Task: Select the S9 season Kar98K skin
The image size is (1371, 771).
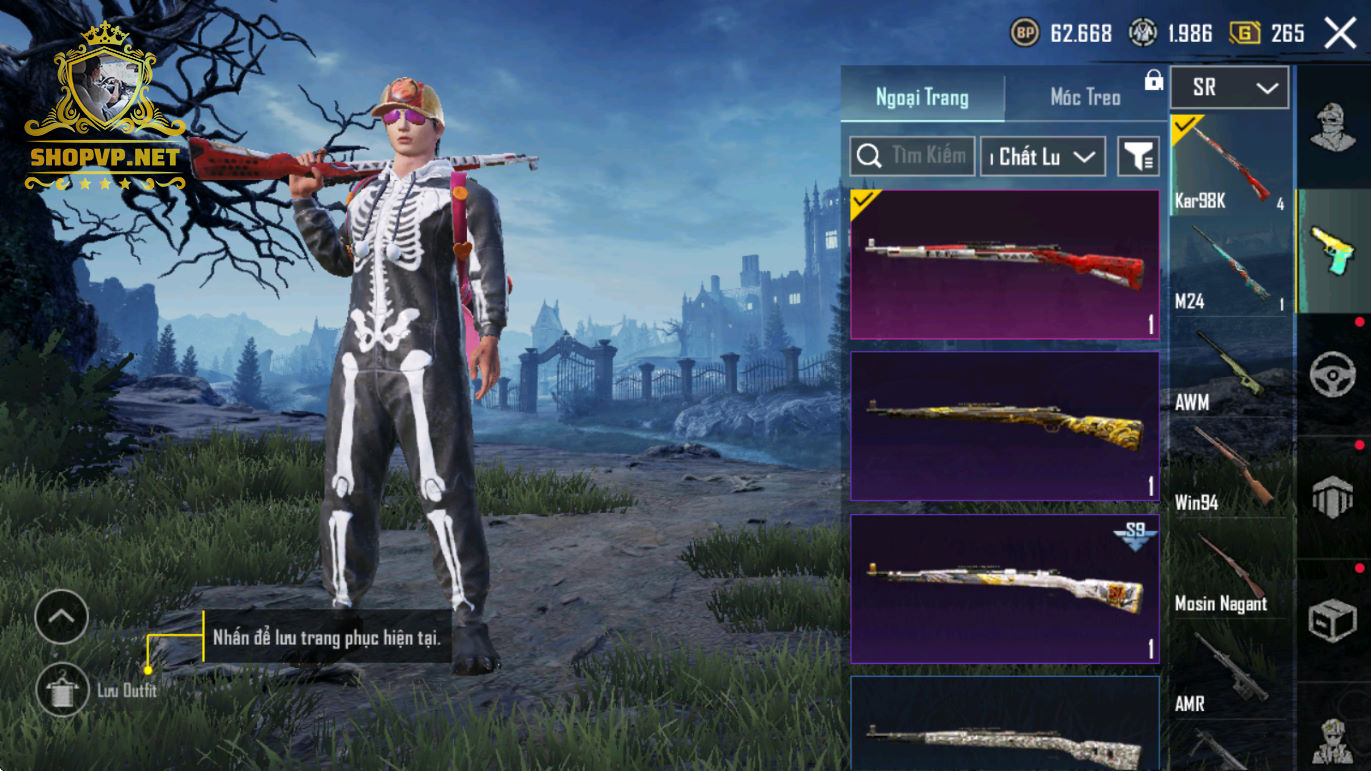Action: [x=1004, y=588]
